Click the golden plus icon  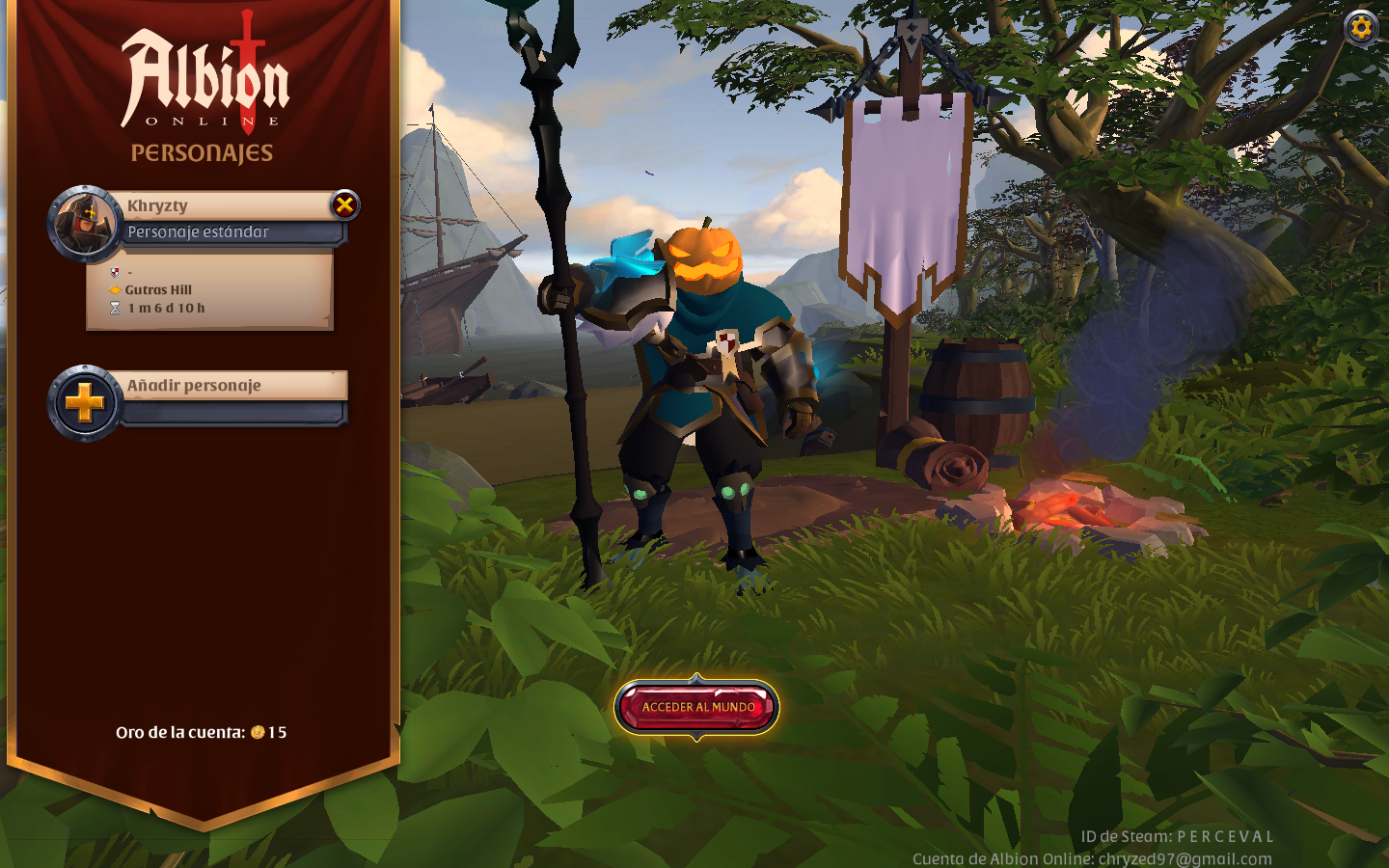[x=85, y=402]
